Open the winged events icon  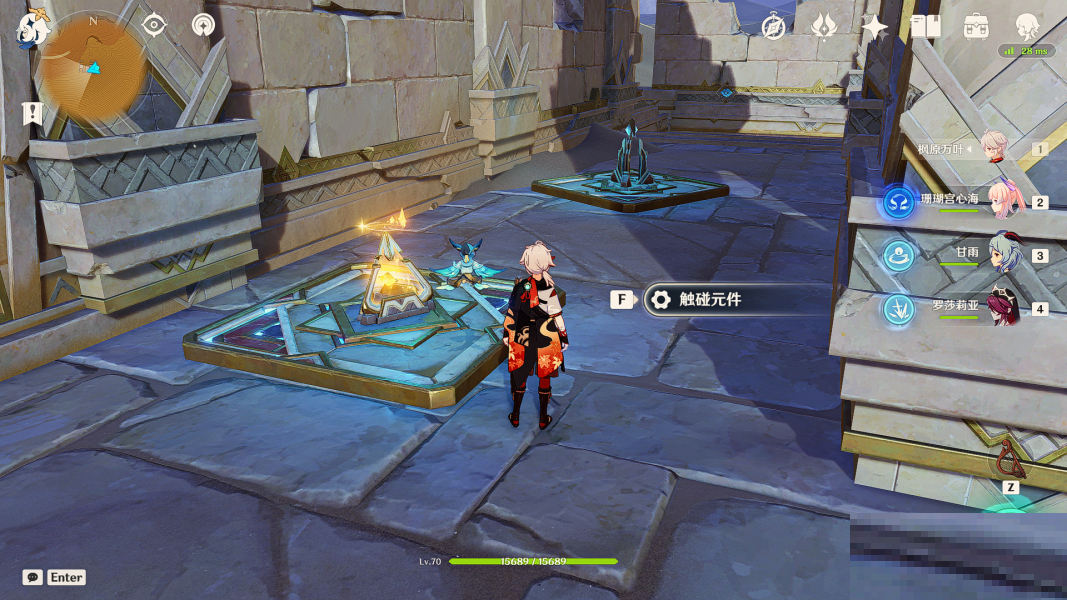(x=823, y=27)
